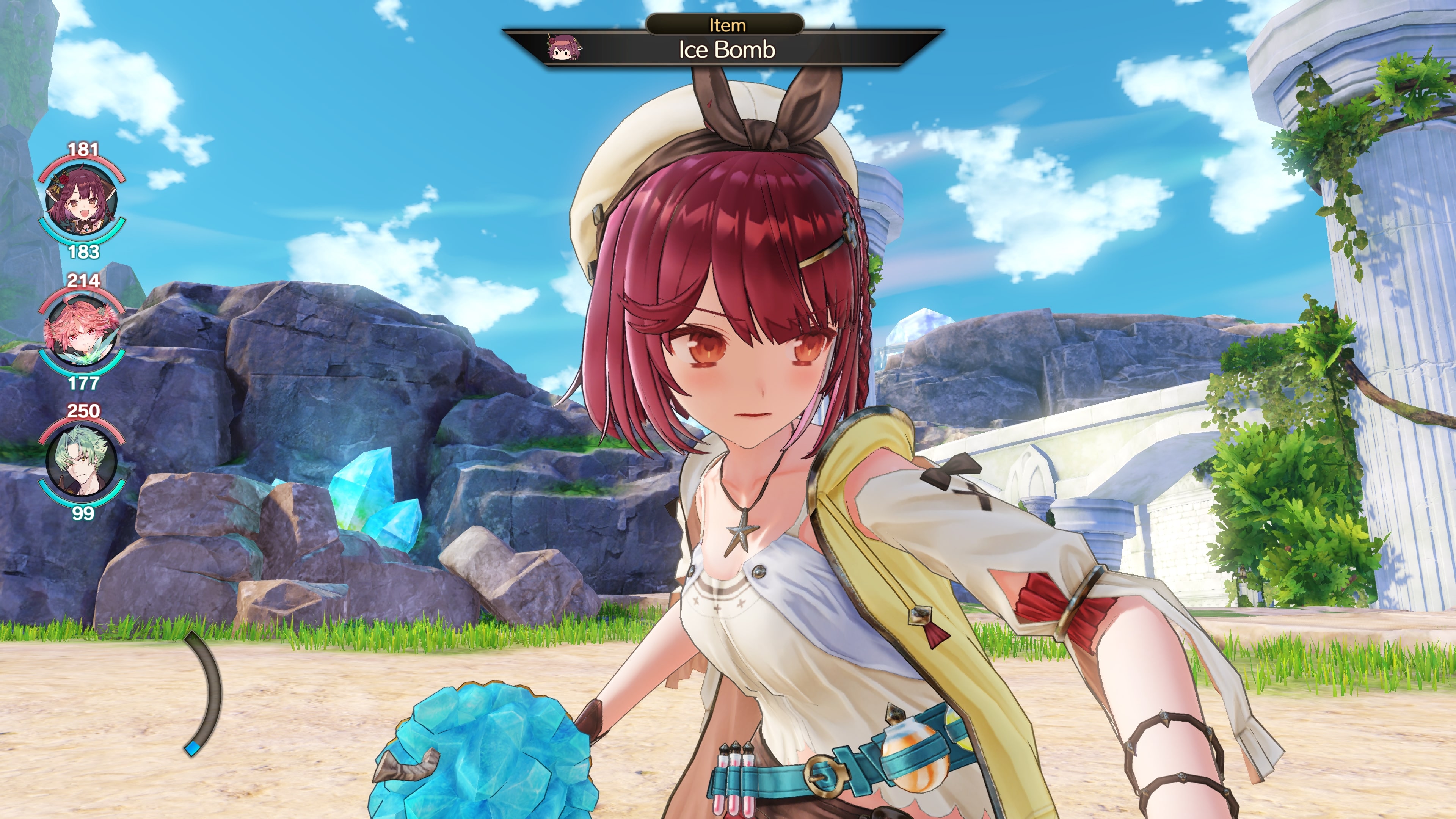Pick the green-haired man party portrait
This screenshot has width=1456, height=819.
coord(82,462)
